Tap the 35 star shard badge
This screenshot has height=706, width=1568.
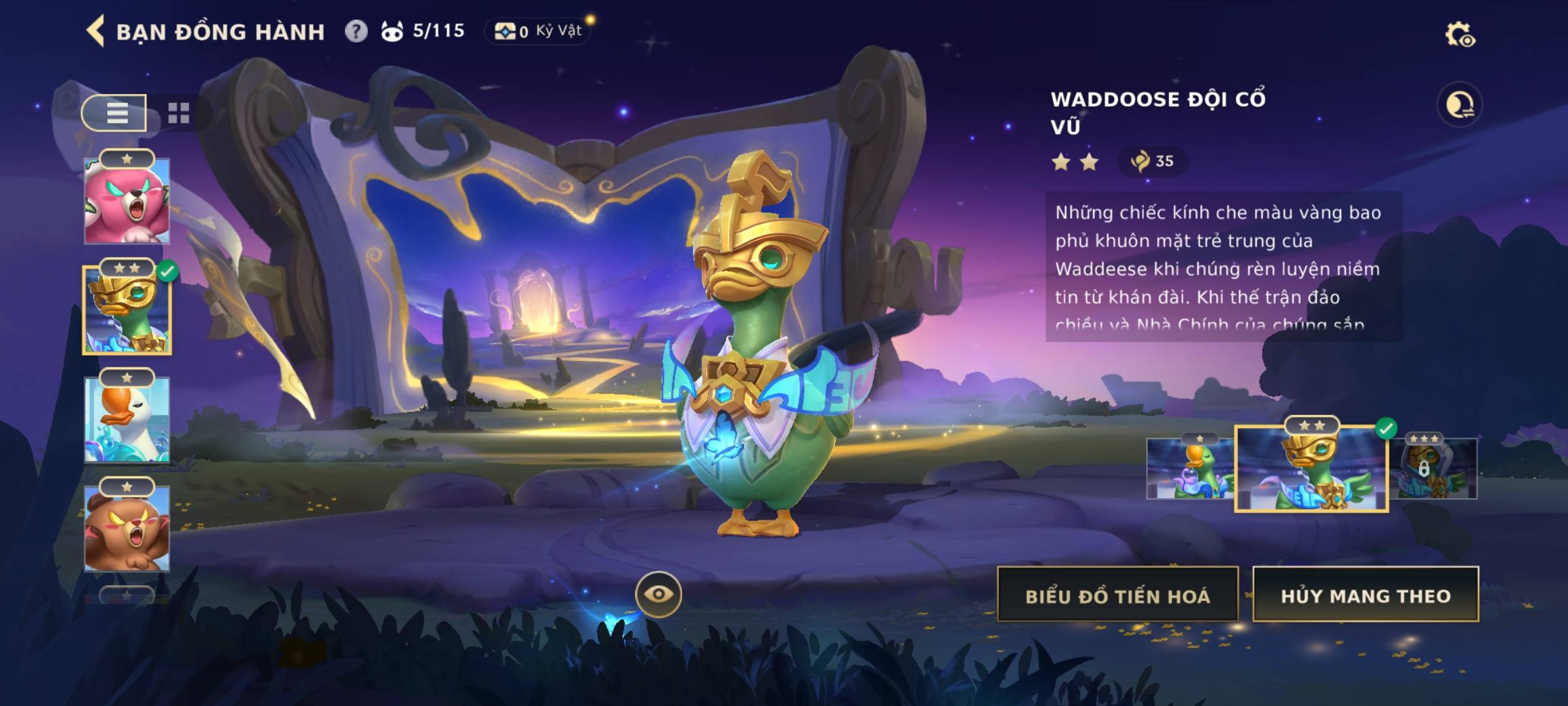(x=1152, y=161)
